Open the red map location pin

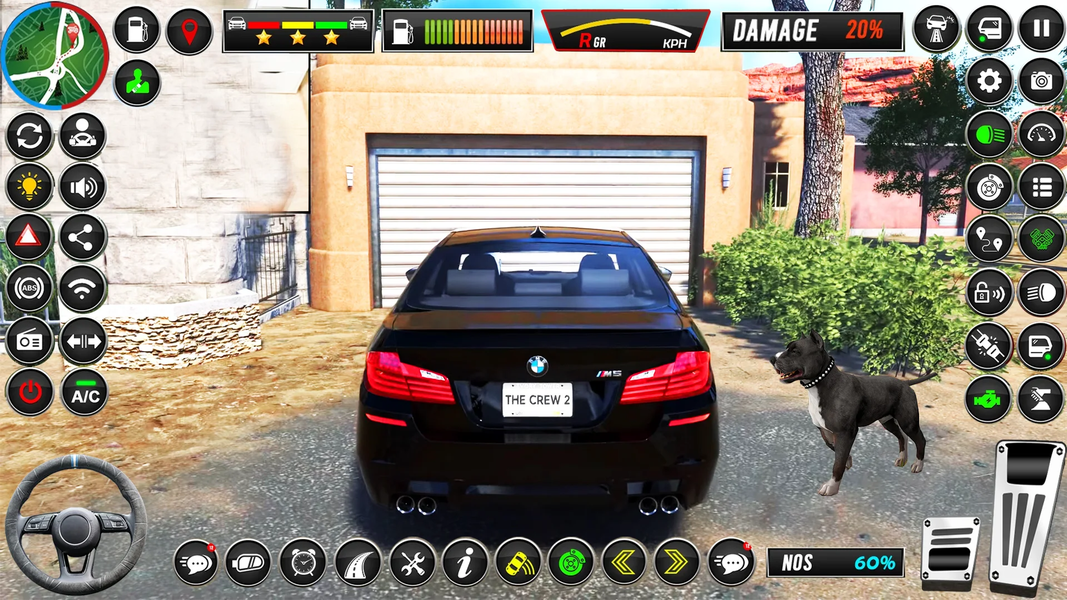point(189,31)
